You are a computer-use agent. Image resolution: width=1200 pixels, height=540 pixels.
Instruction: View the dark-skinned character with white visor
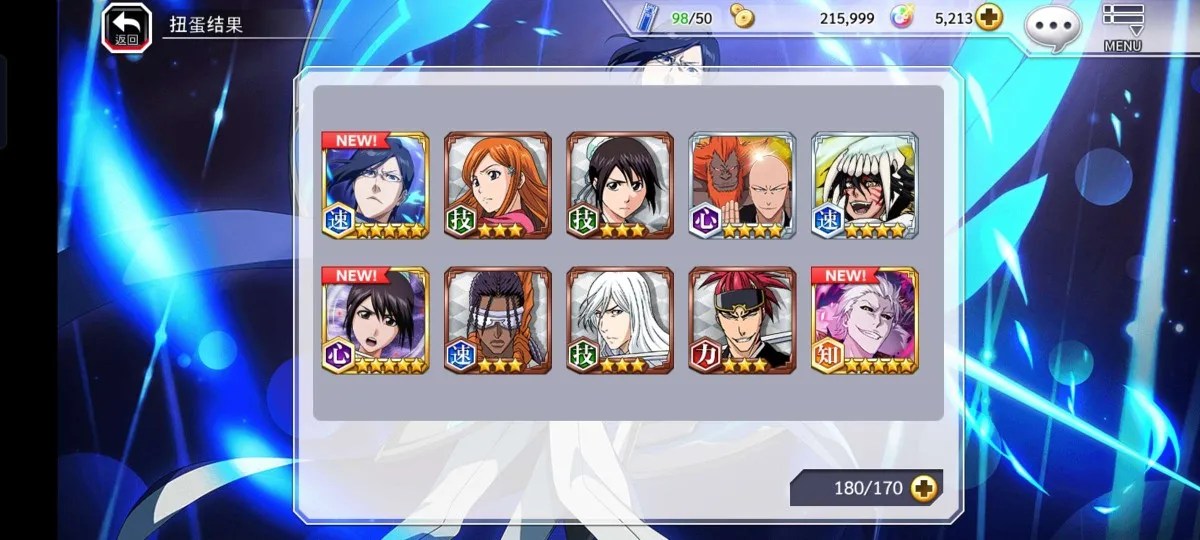[x=497, y=320]
